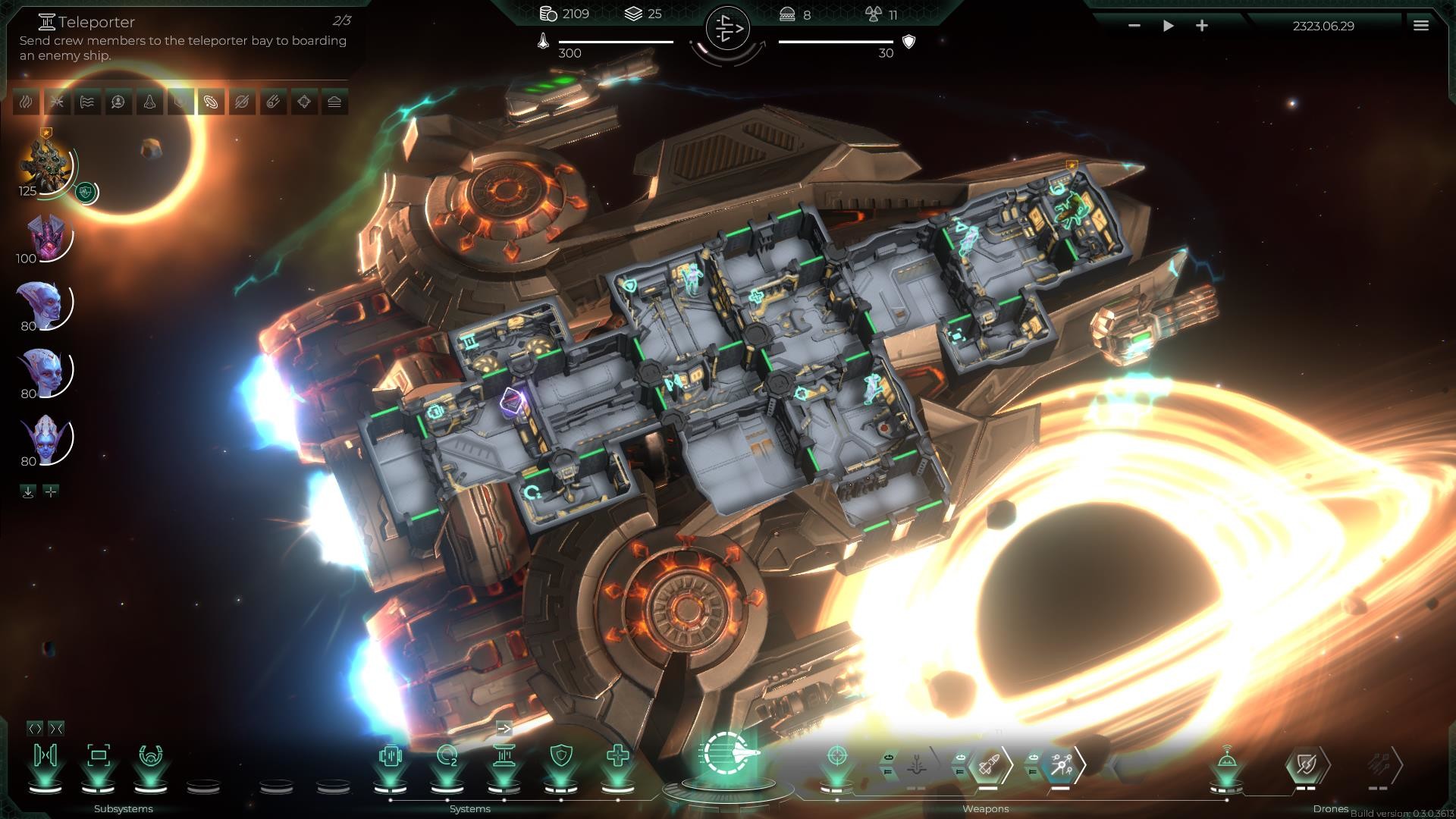The width and height of the screenshot is (1456, 819).
Task: Click the drone bay antenna icon
Action: coord(1226,759)
